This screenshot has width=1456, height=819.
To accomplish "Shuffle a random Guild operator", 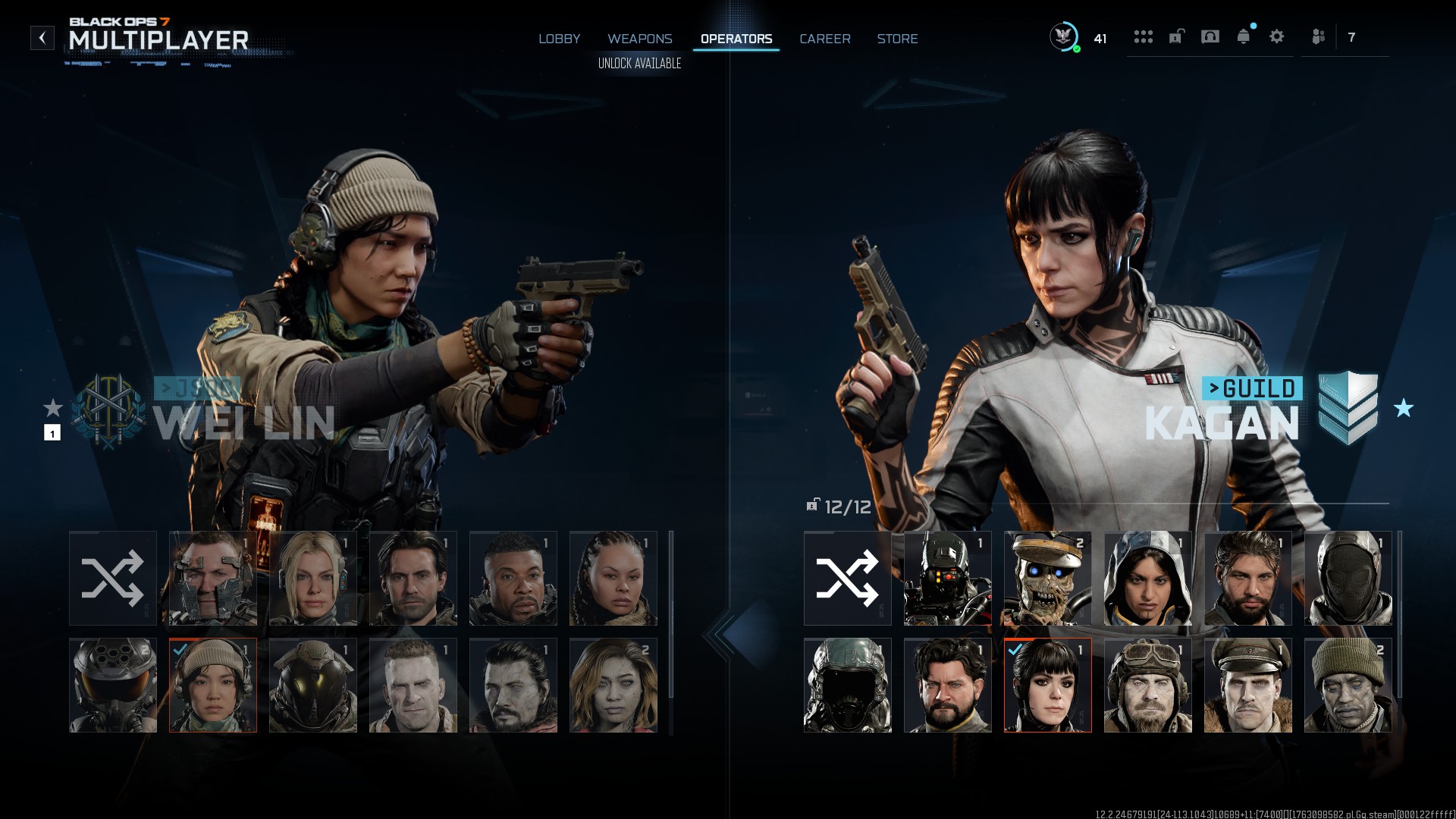I will [847, 578].
